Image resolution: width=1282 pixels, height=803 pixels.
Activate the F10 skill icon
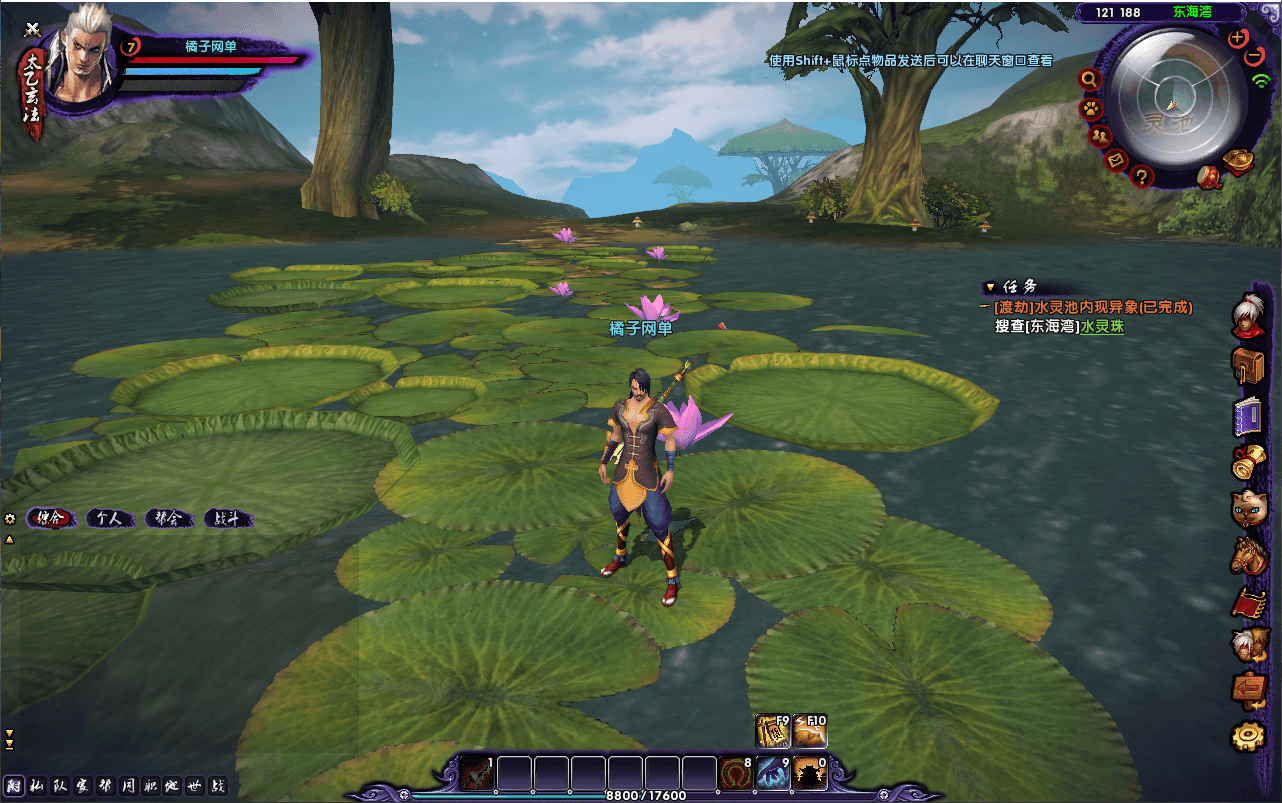pos(810,731)
